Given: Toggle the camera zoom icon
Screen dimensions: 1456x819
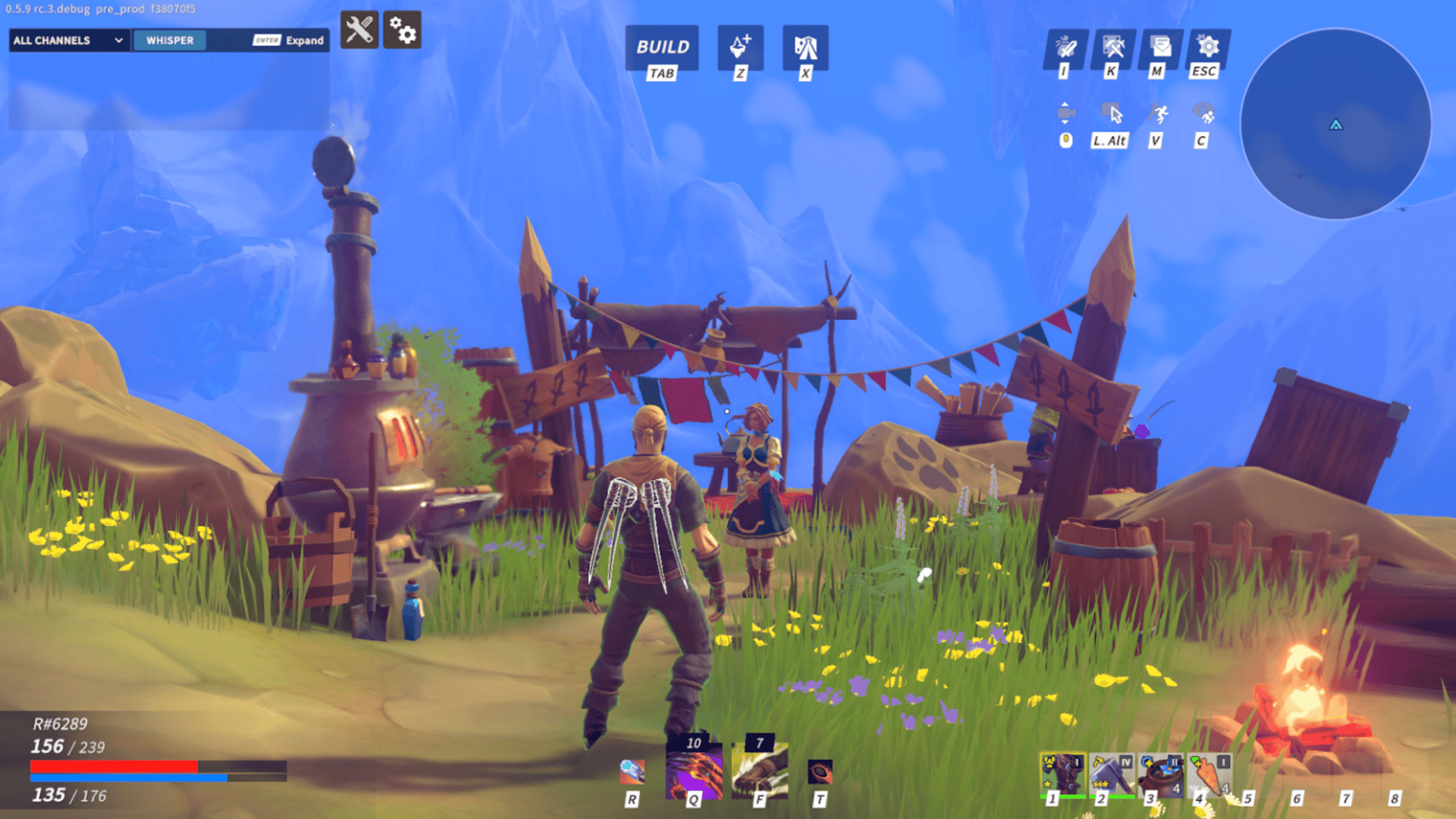Looking at the screenshot, I should 1065,114.
